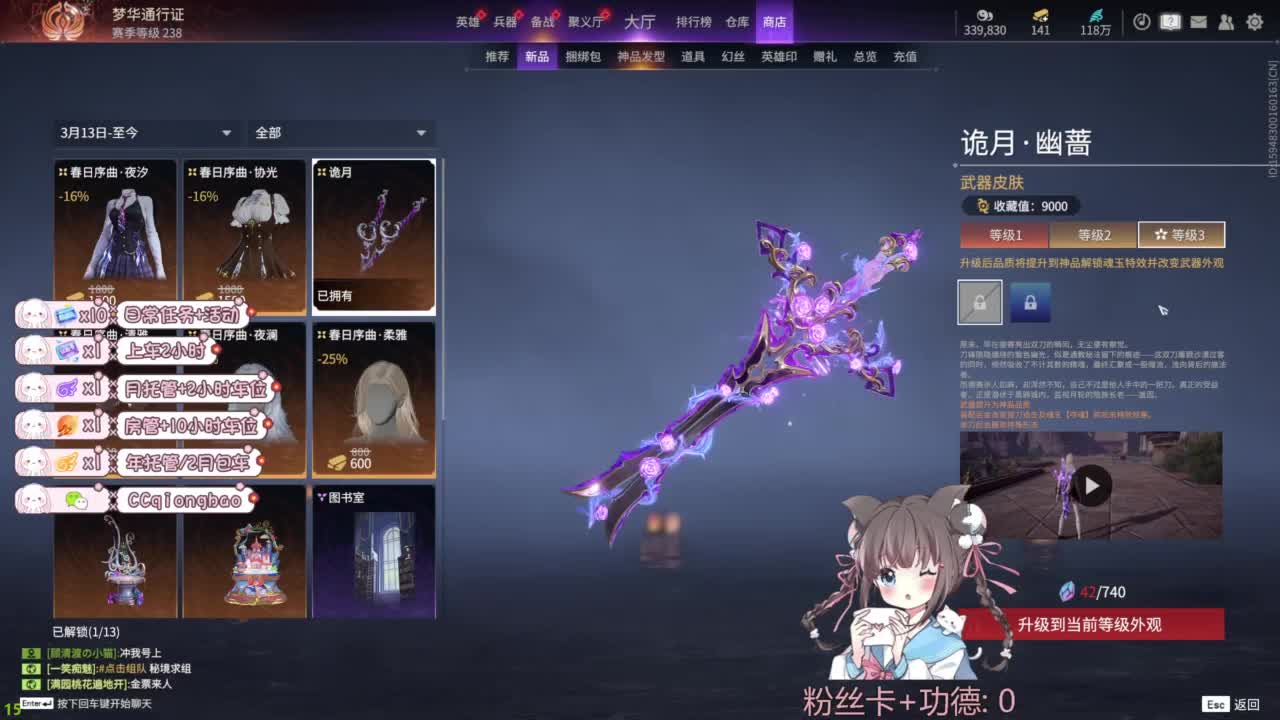1280x720 pixels.
Task: Expand the 全部 category filter dropdown
Action: (x=342, y=132)
